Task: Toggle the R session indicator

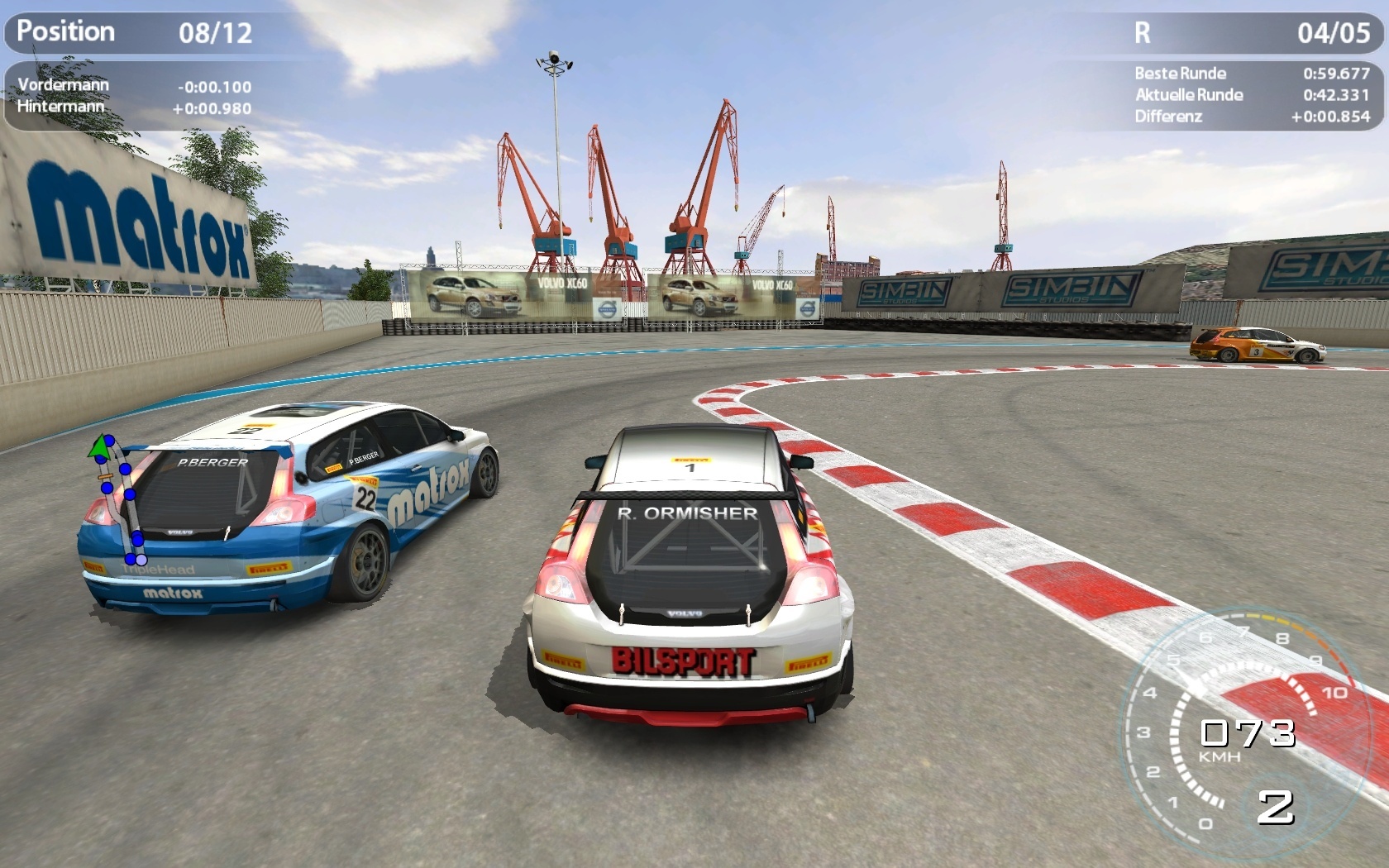Action: (1143, 33)
